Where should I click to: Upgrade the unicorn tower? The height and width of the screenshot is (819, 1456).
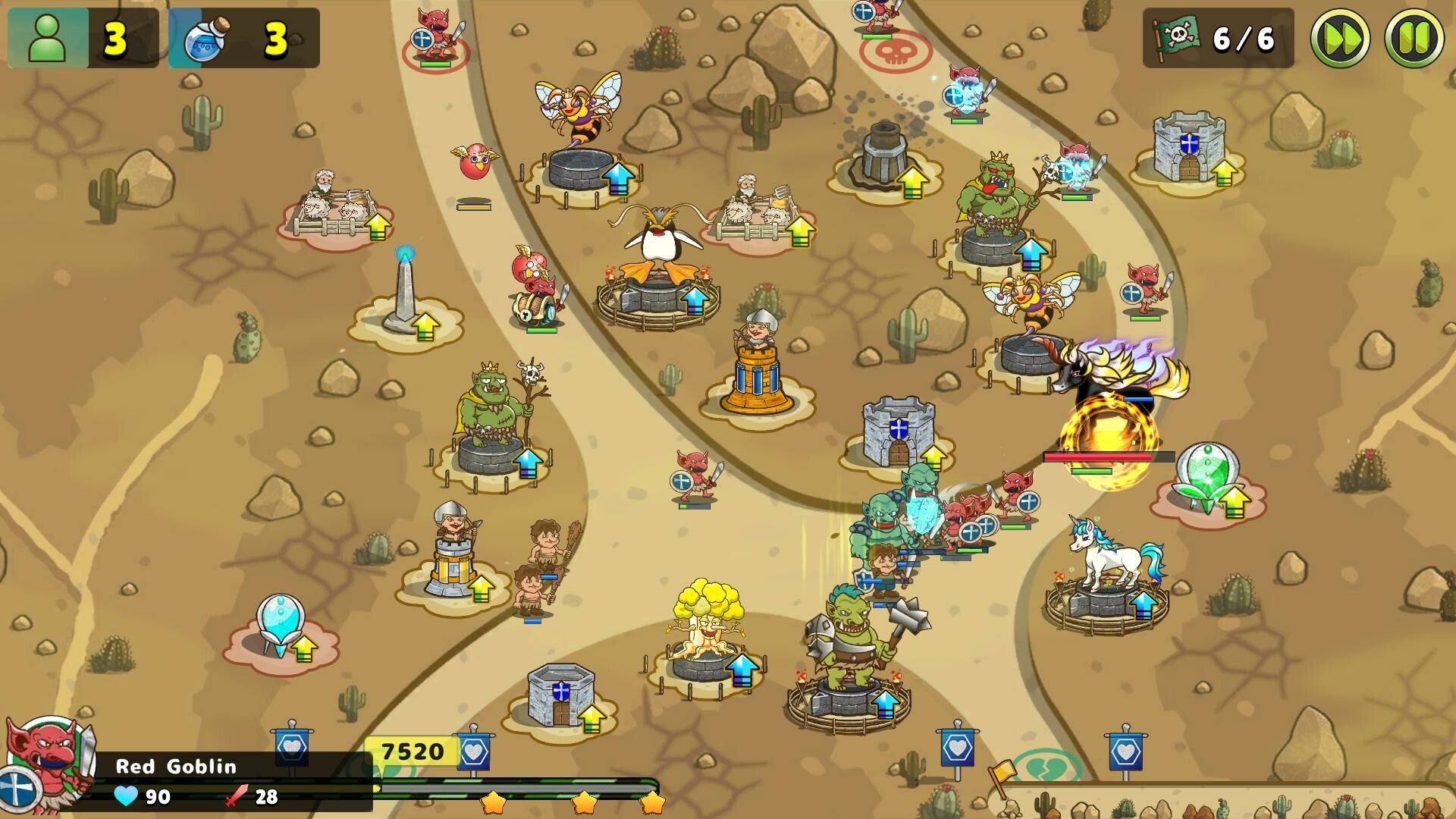[1142, 607]
